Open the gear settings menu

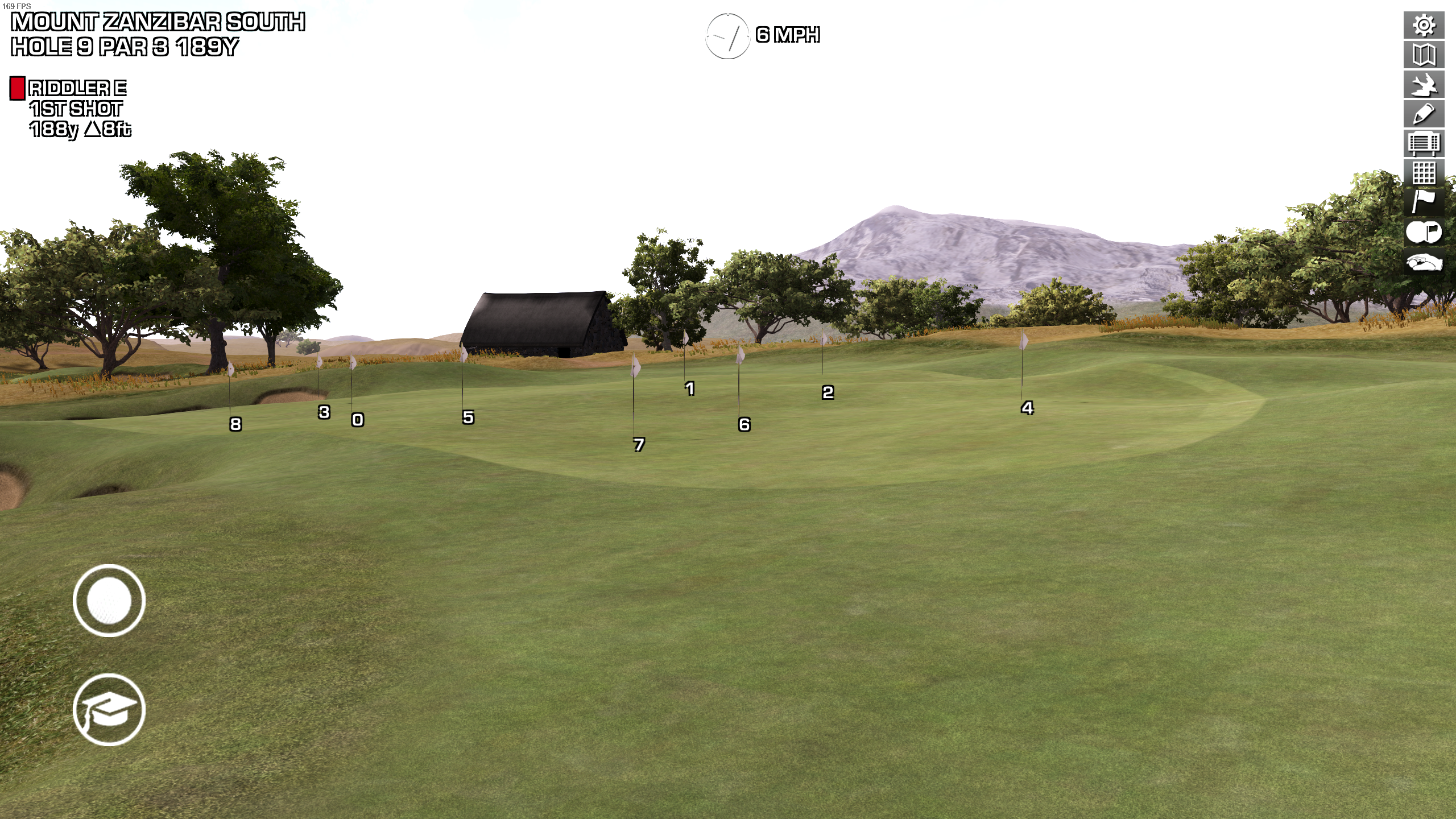click(x=1424, y=26)
